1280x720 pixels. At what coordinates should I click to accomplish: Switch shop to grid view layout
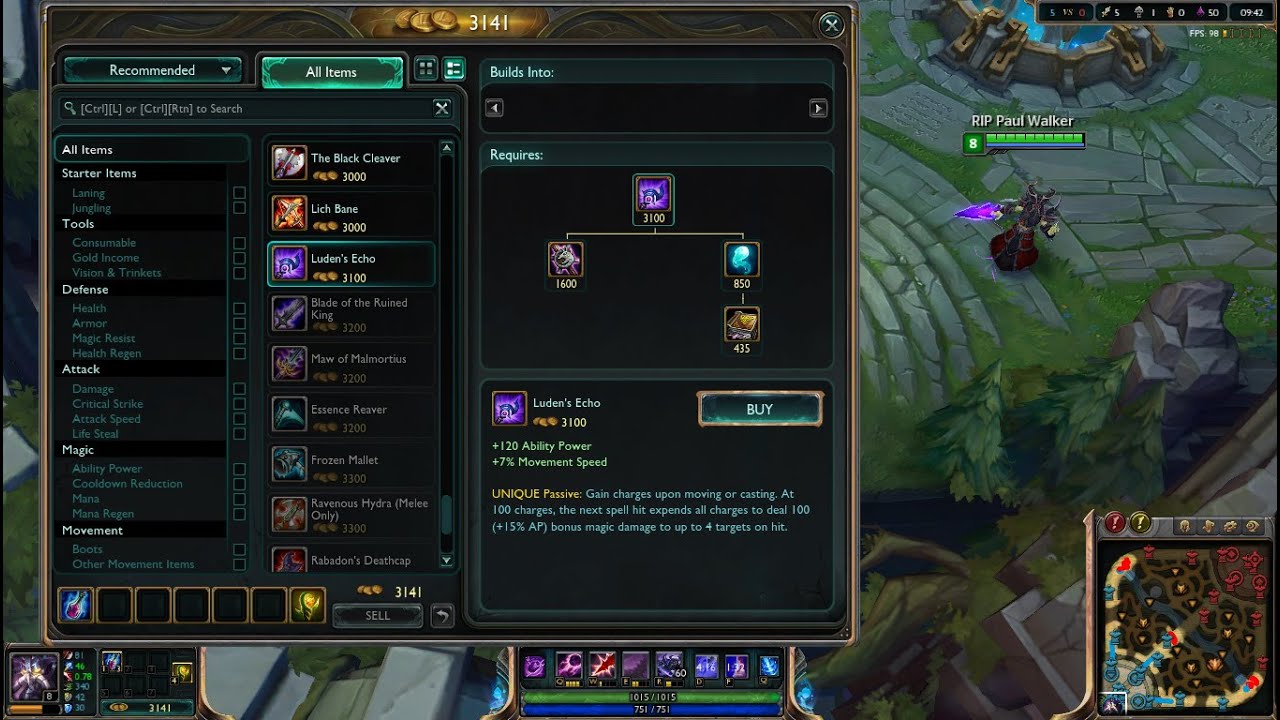tap(425, 68)
